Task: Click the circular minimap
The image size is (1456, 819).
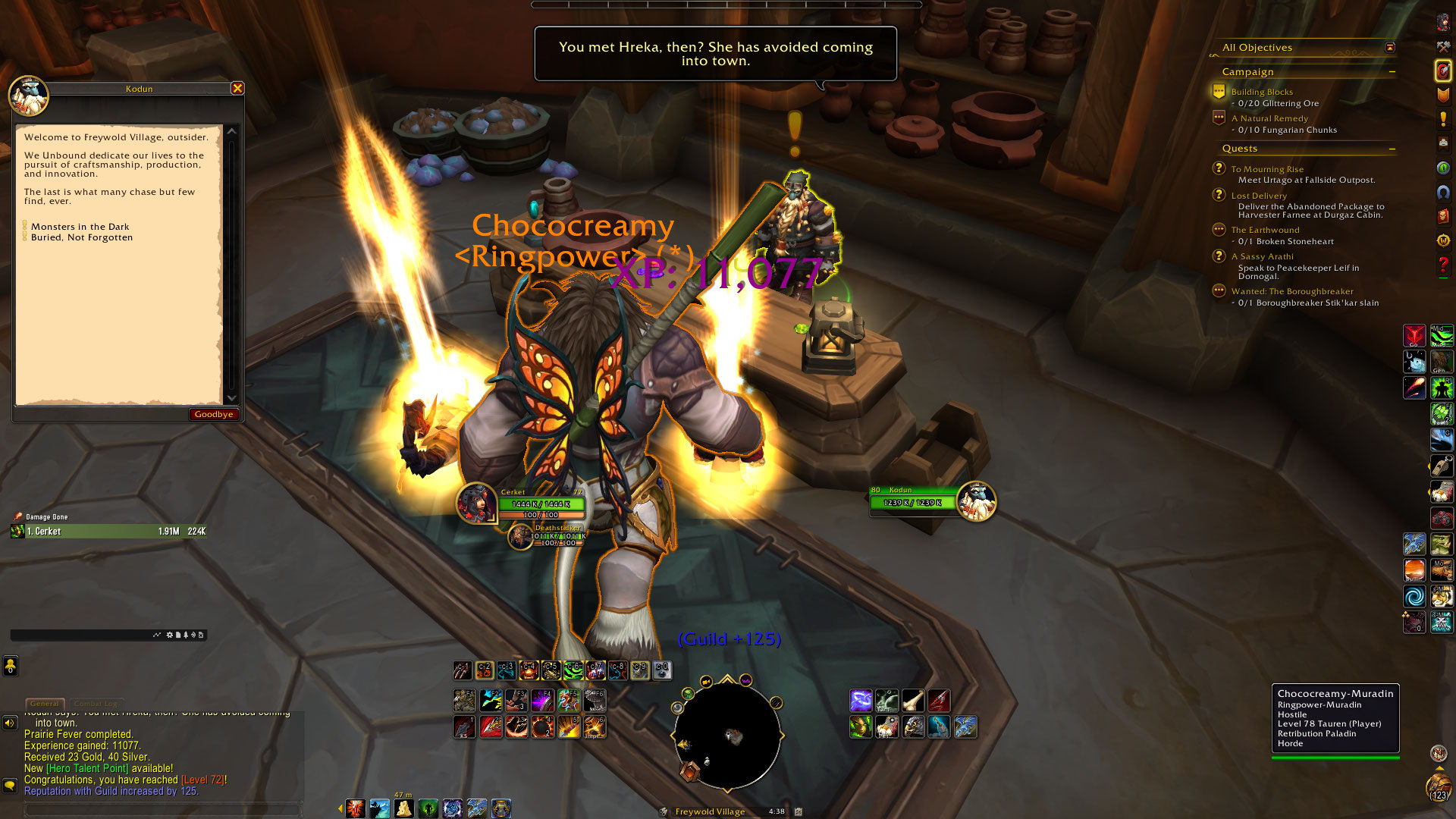Action: pos(727,736)
